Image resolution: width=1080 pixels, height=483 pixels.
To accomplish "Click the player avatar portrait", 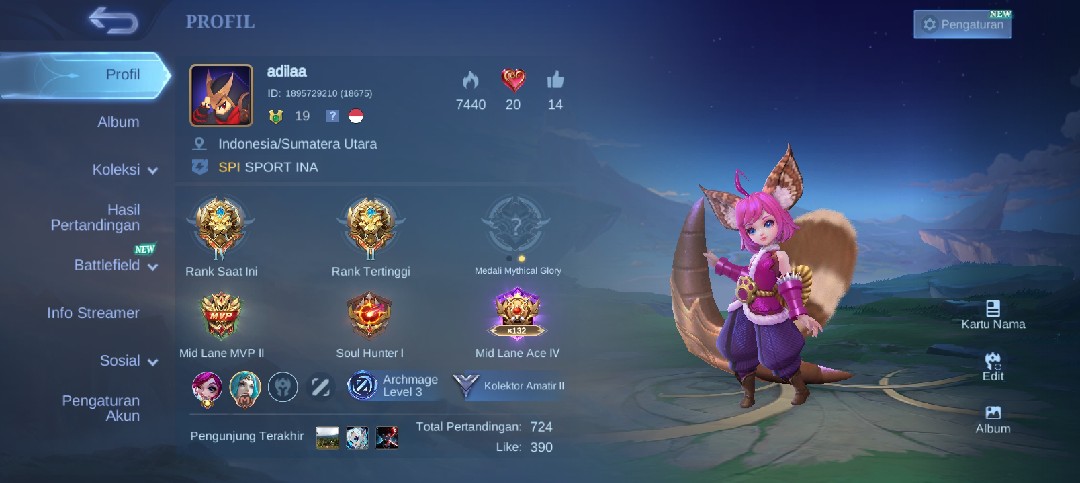I will coord(221,96).
